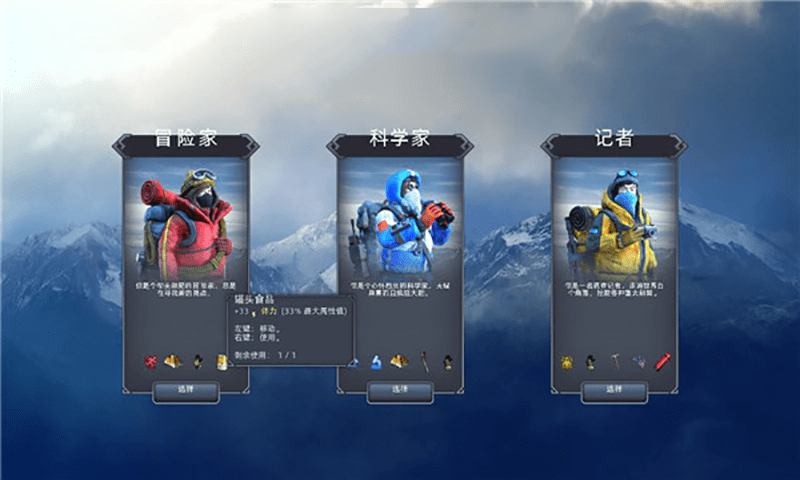This screenshot has width=800, height=480.
Task: Choose the 冒险家 (Adventurer) select button
Action: [185, 390]
